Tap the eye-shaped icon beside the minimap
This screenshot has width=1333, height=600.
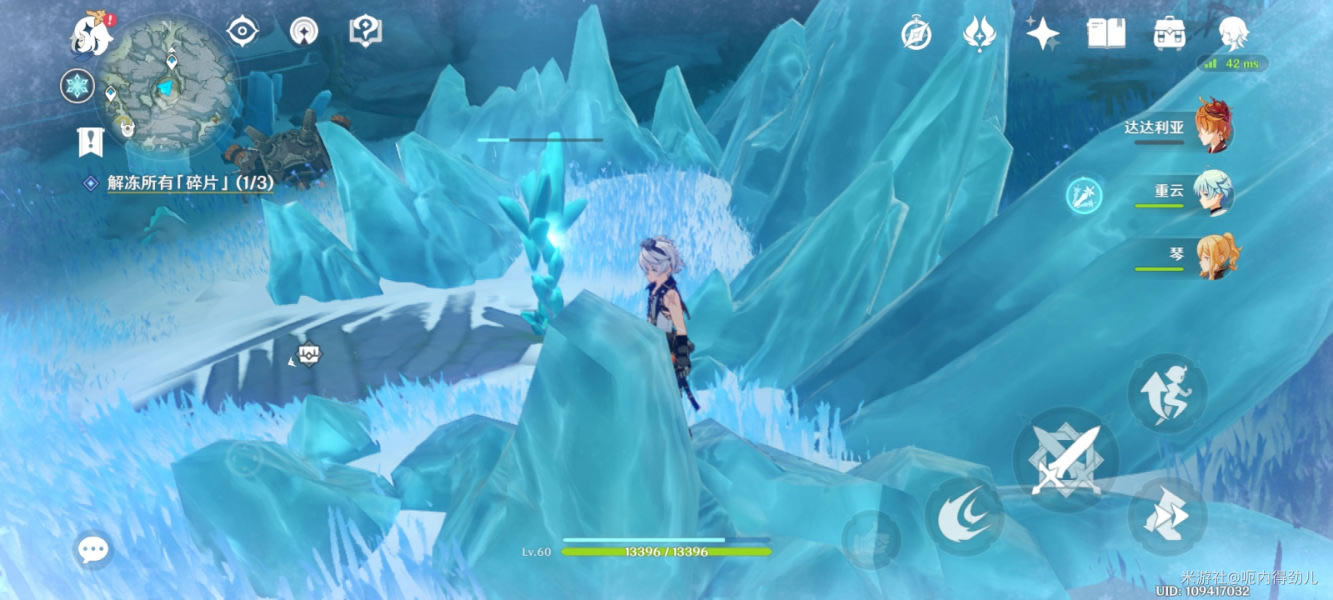(242, 32)
